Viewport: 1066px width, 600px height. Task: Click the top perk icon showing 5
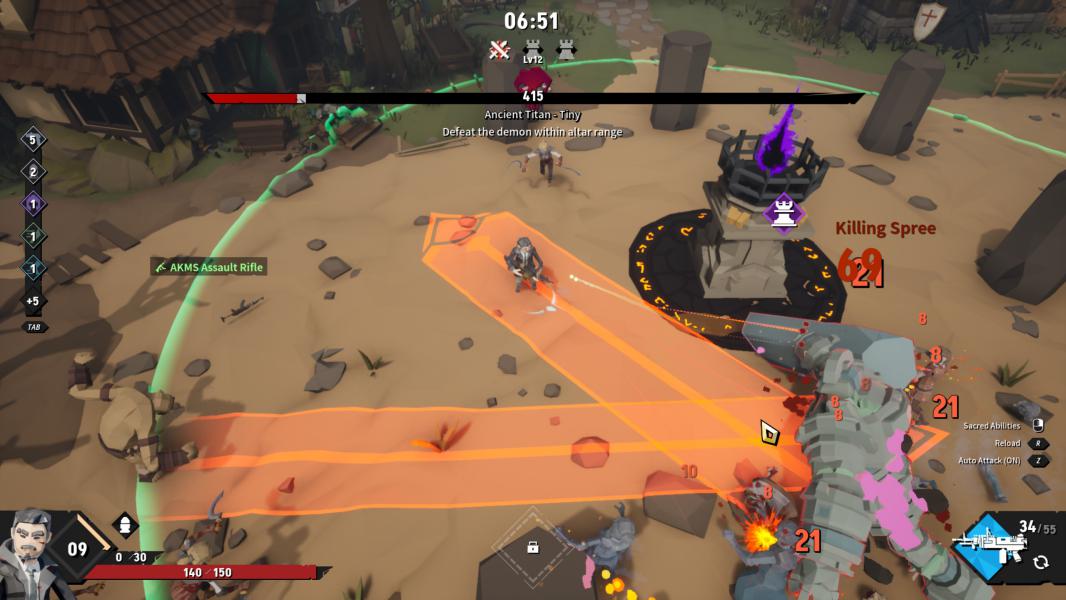(x=32, y=140)
